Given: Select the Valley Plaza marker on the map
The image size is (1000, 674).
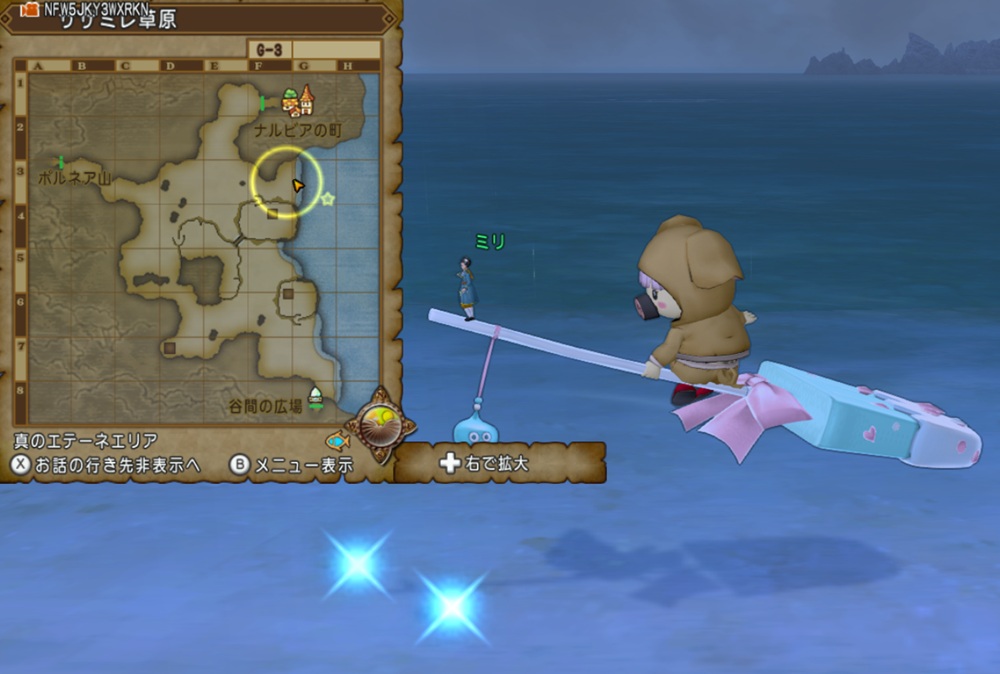Looking at the screenshot, I should 316,396.
